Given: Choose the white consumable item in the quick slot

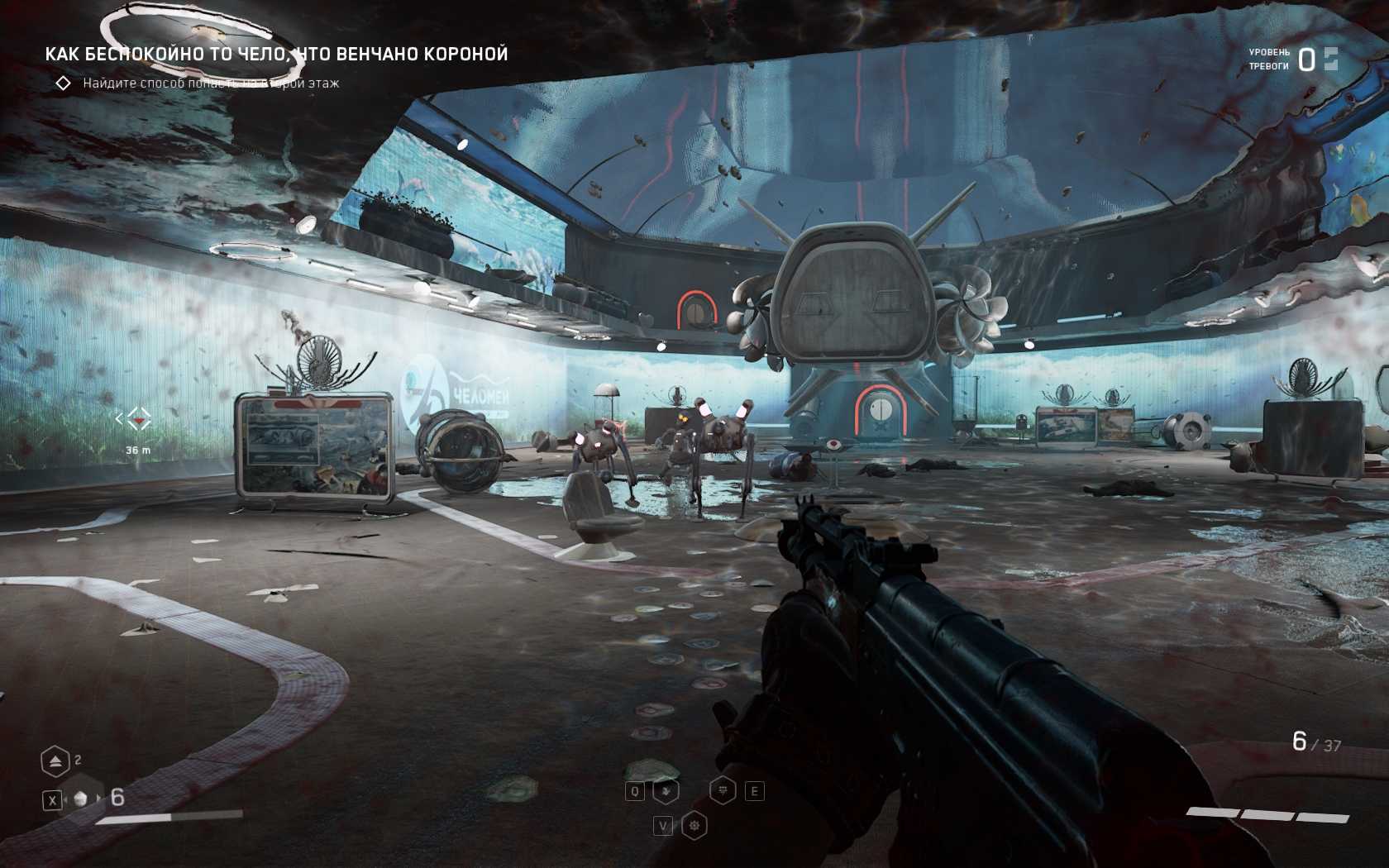Looking at the screenshot, I should [x=81, y=799].
